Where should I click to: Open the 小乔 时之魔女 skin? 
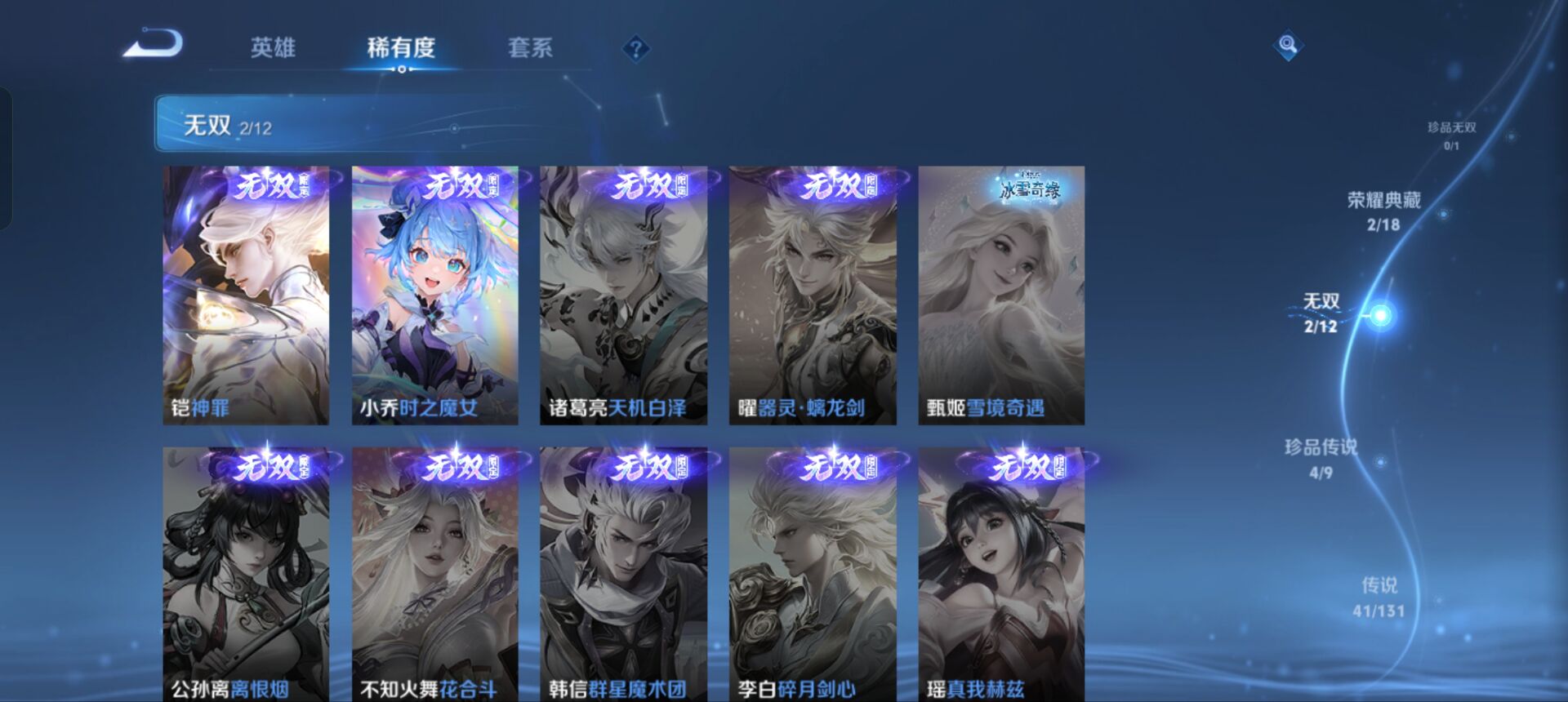[433, 294]
